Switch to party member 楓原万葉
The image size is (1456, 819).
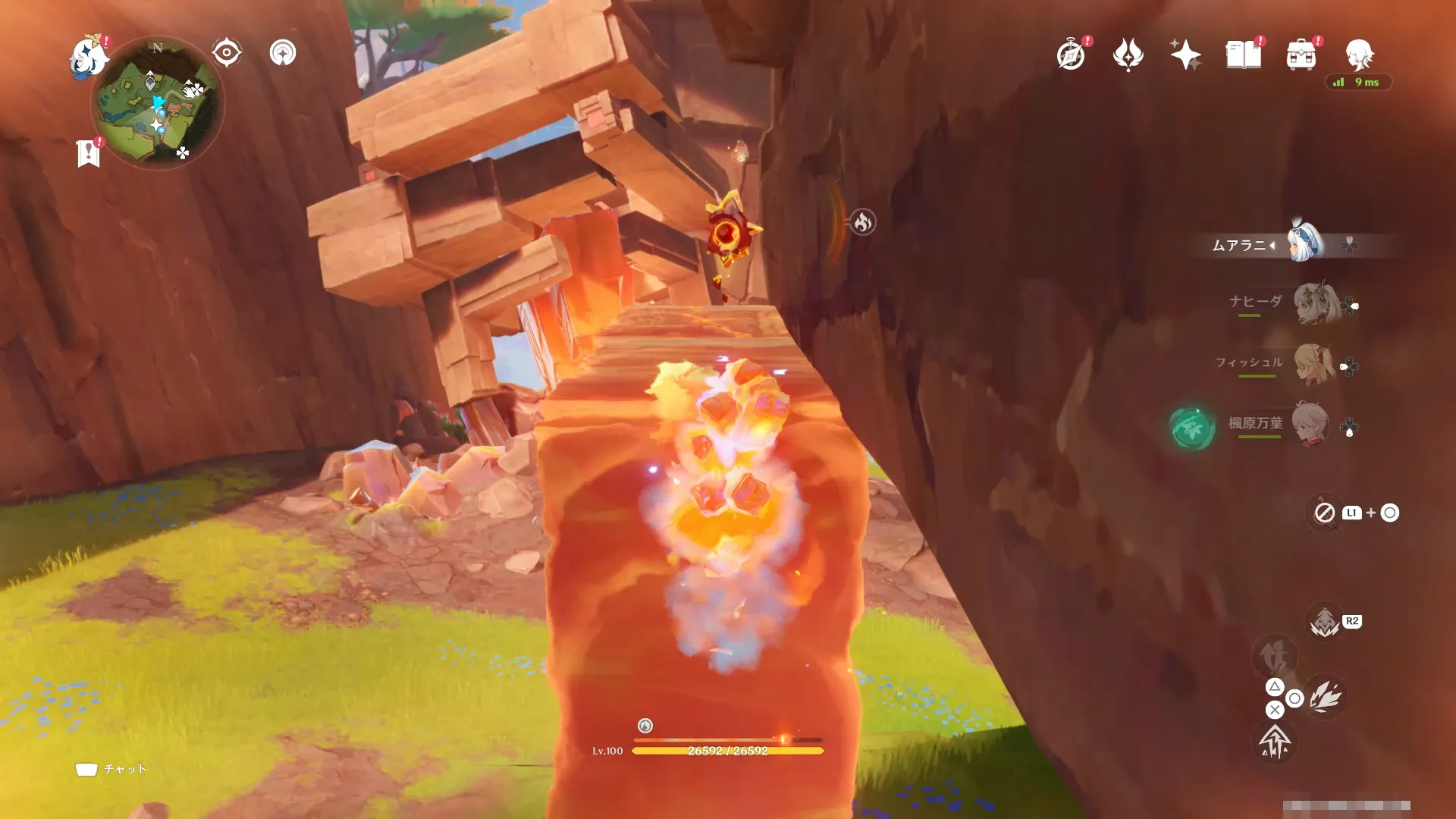[1310, 425]
